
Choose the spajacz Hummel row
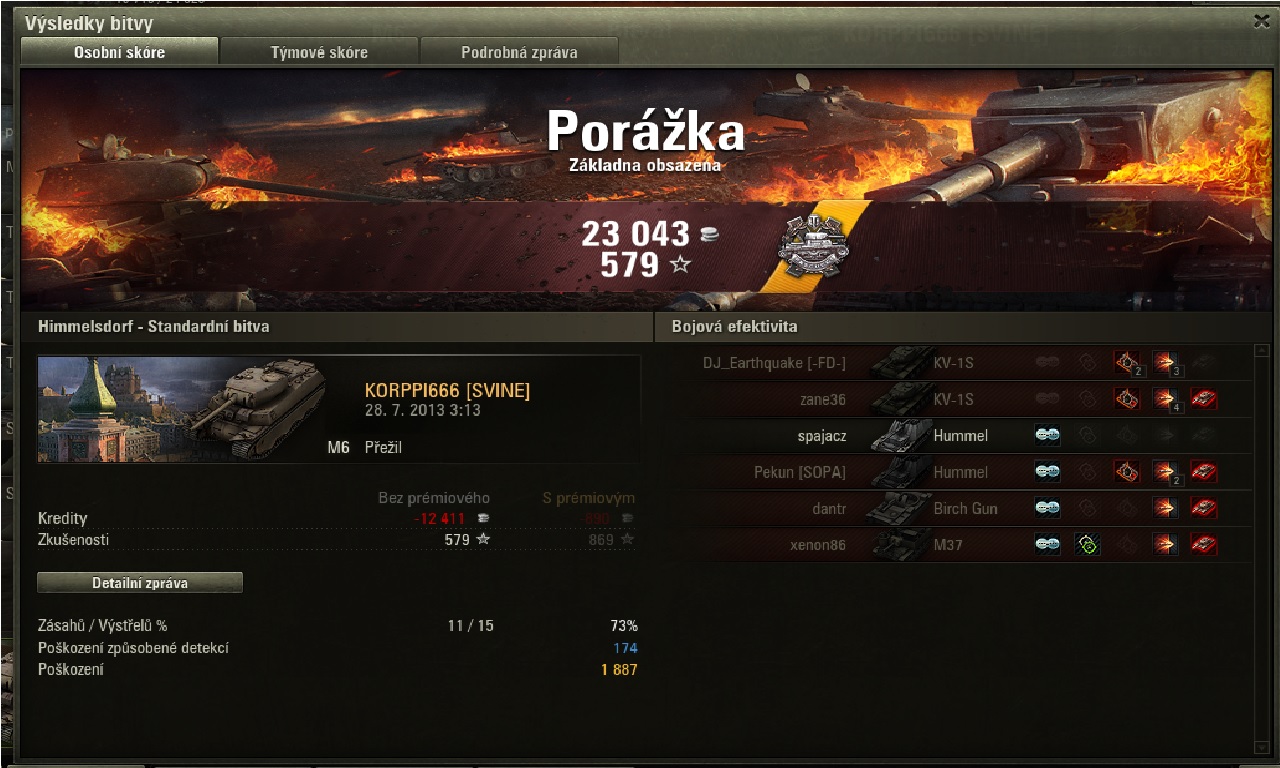[960, 436]
